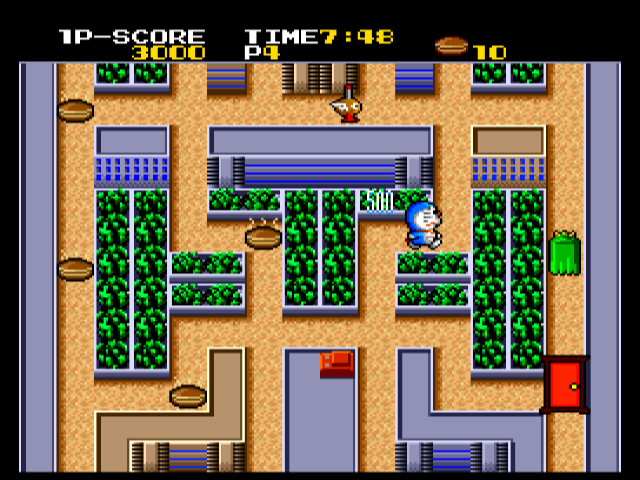The width and height of the screenshot is (640, 480).
Task: Click the dorayaki counter icon beside the 10
Action: (452, 45)
